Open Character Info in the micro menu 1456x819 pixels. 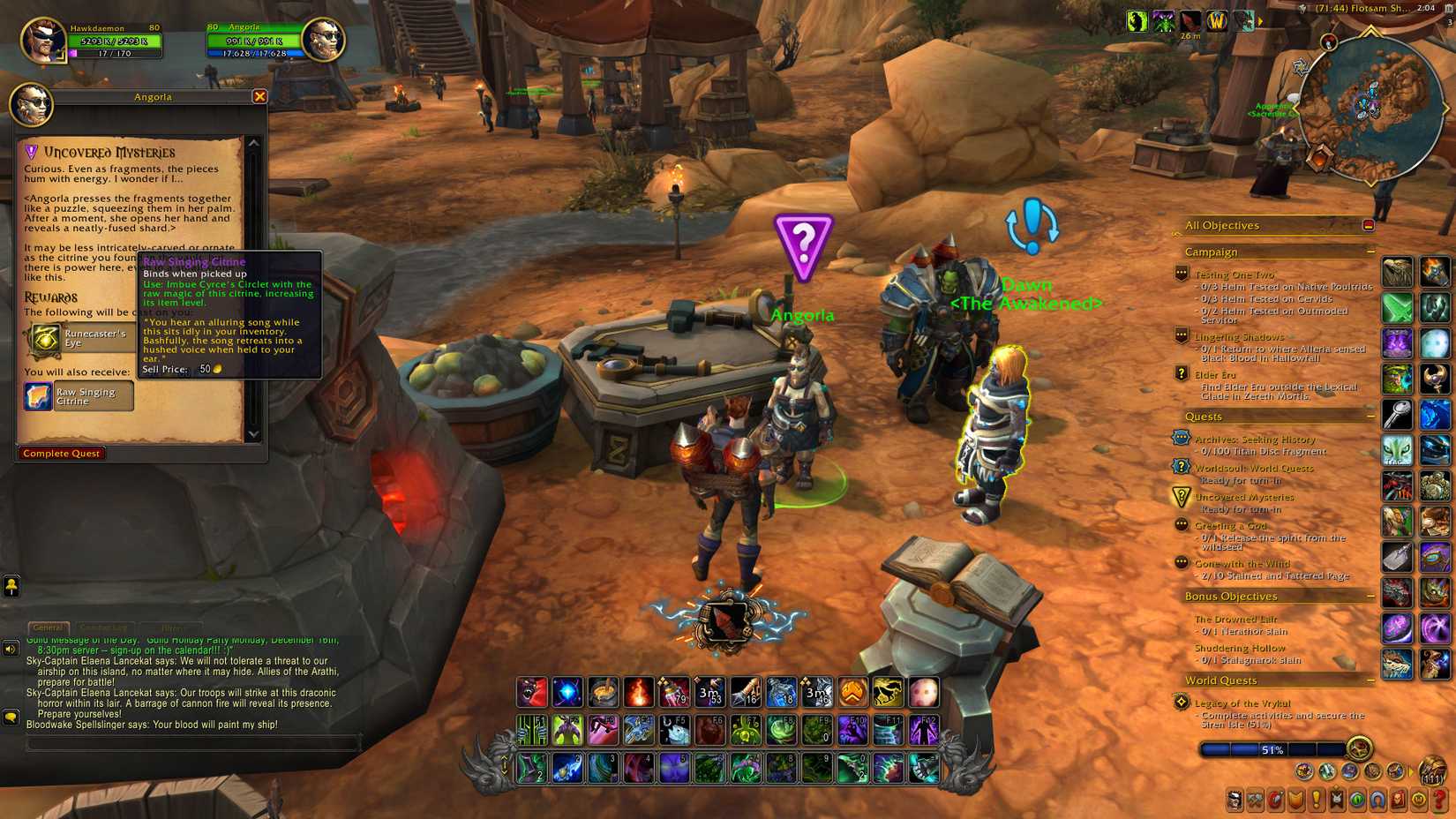click(x=1234, y=800)
